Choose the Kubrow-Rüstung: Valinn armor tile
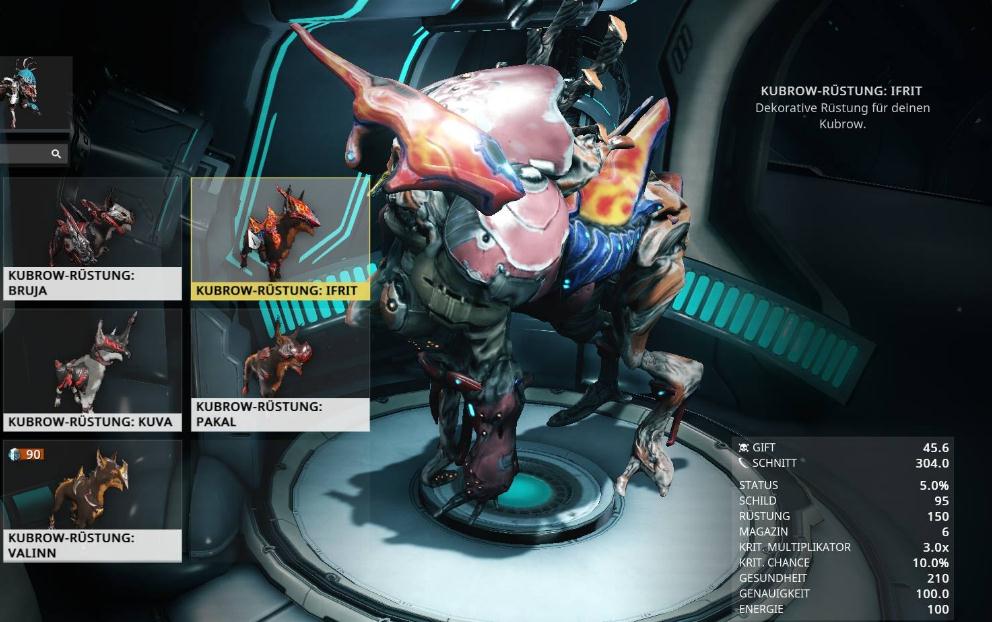The height and width of the screenshot is (622, 992). pyautogui.click(x=92, y=500)
